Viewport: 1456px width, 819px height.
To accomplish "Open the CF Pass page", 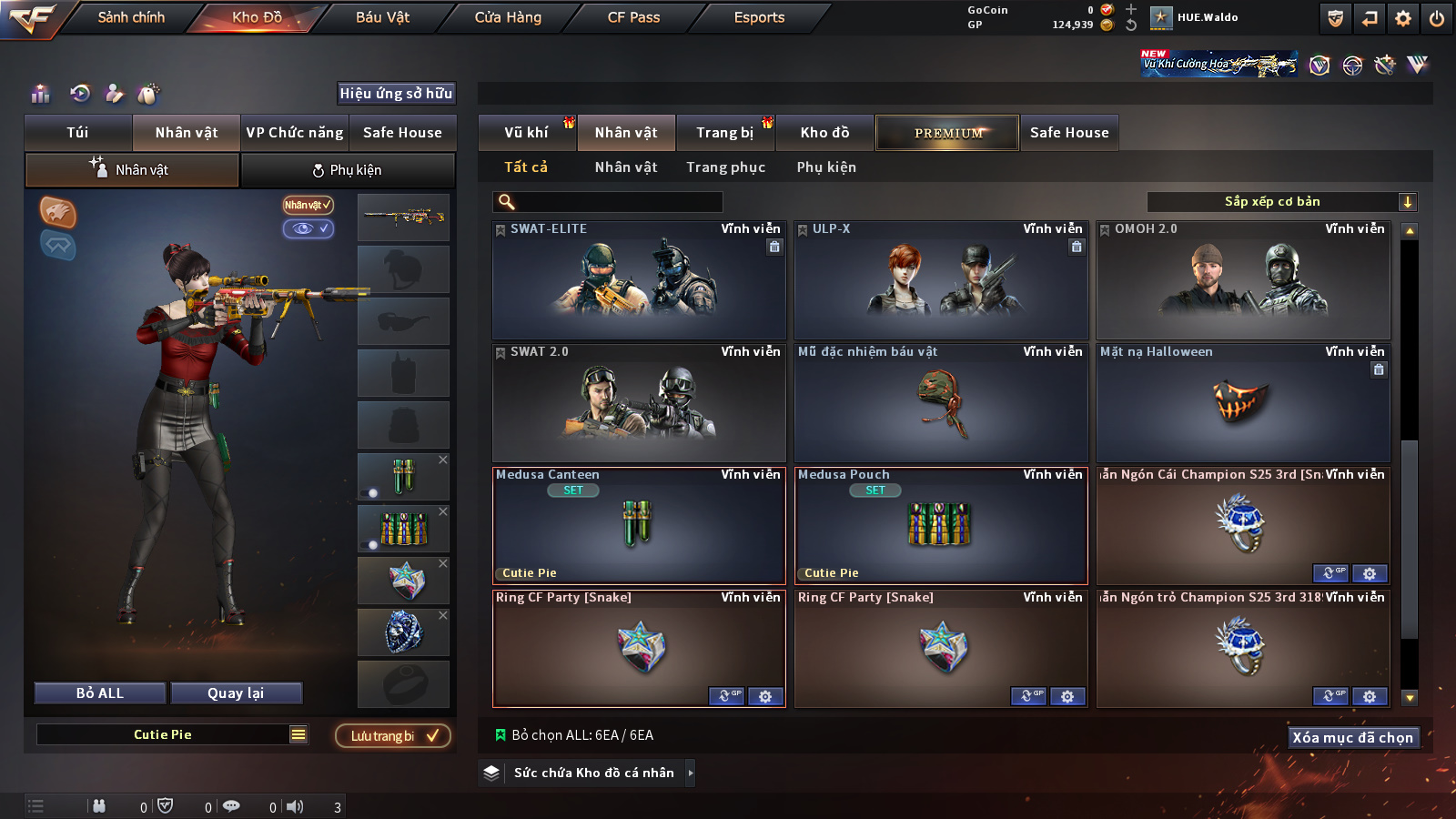I will point(633,17).
